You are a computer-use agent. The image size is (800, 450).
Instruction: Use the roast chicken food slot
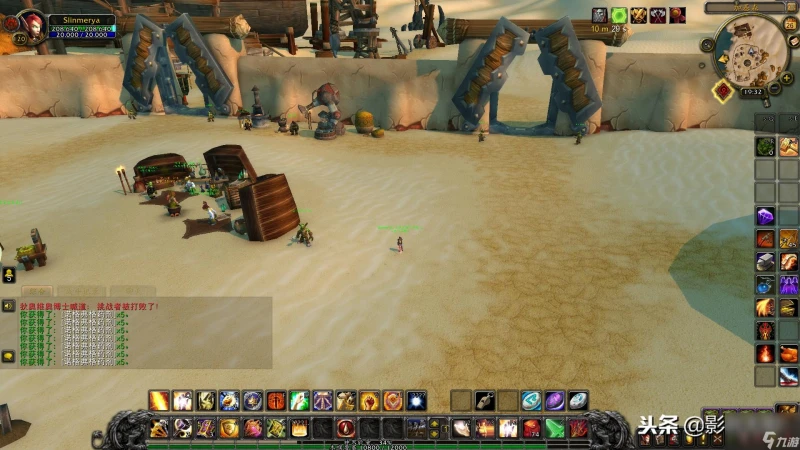click(789, 353)
